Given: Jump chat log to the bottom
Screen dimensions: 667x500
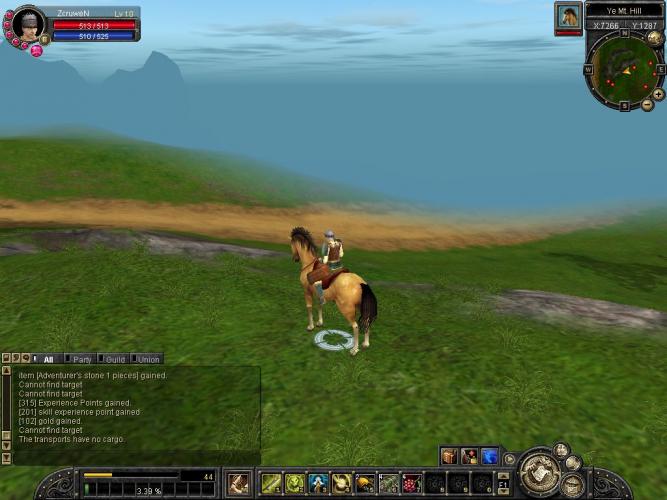Looking at the screenshot, I should [6, 458].
